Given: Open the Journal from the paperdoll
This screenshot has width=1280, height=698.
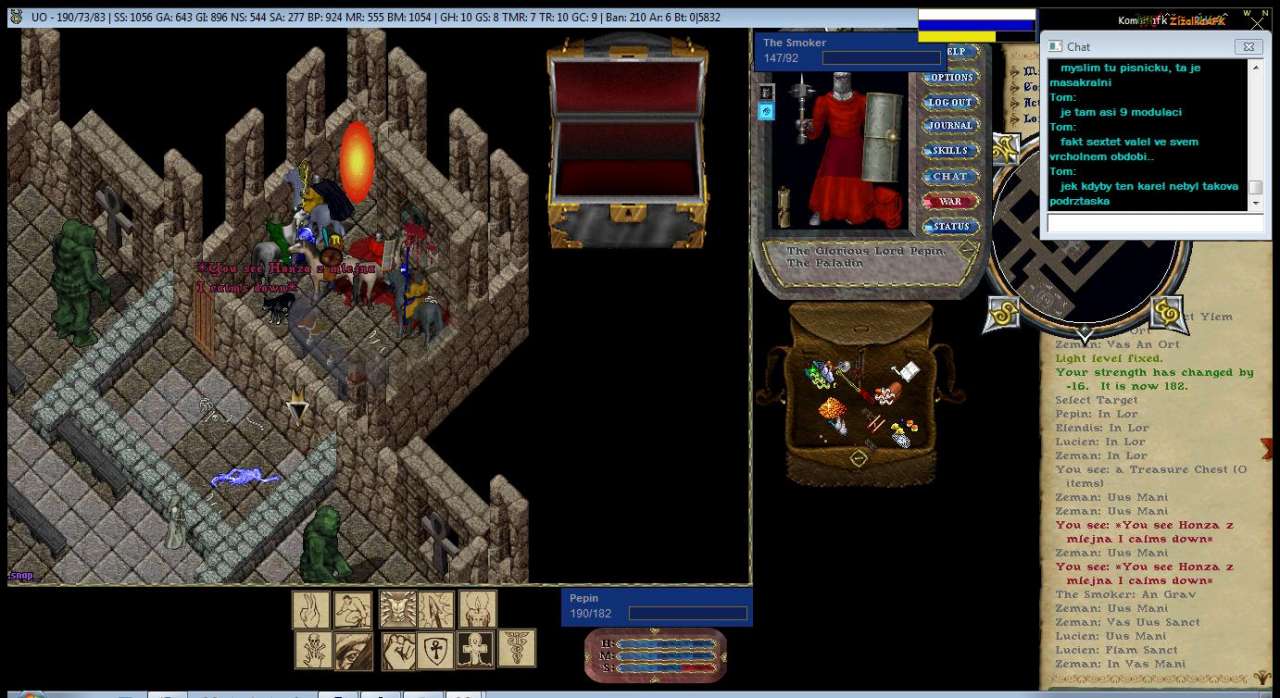Looking at the screenshot, I should click(x=950, y=126).
